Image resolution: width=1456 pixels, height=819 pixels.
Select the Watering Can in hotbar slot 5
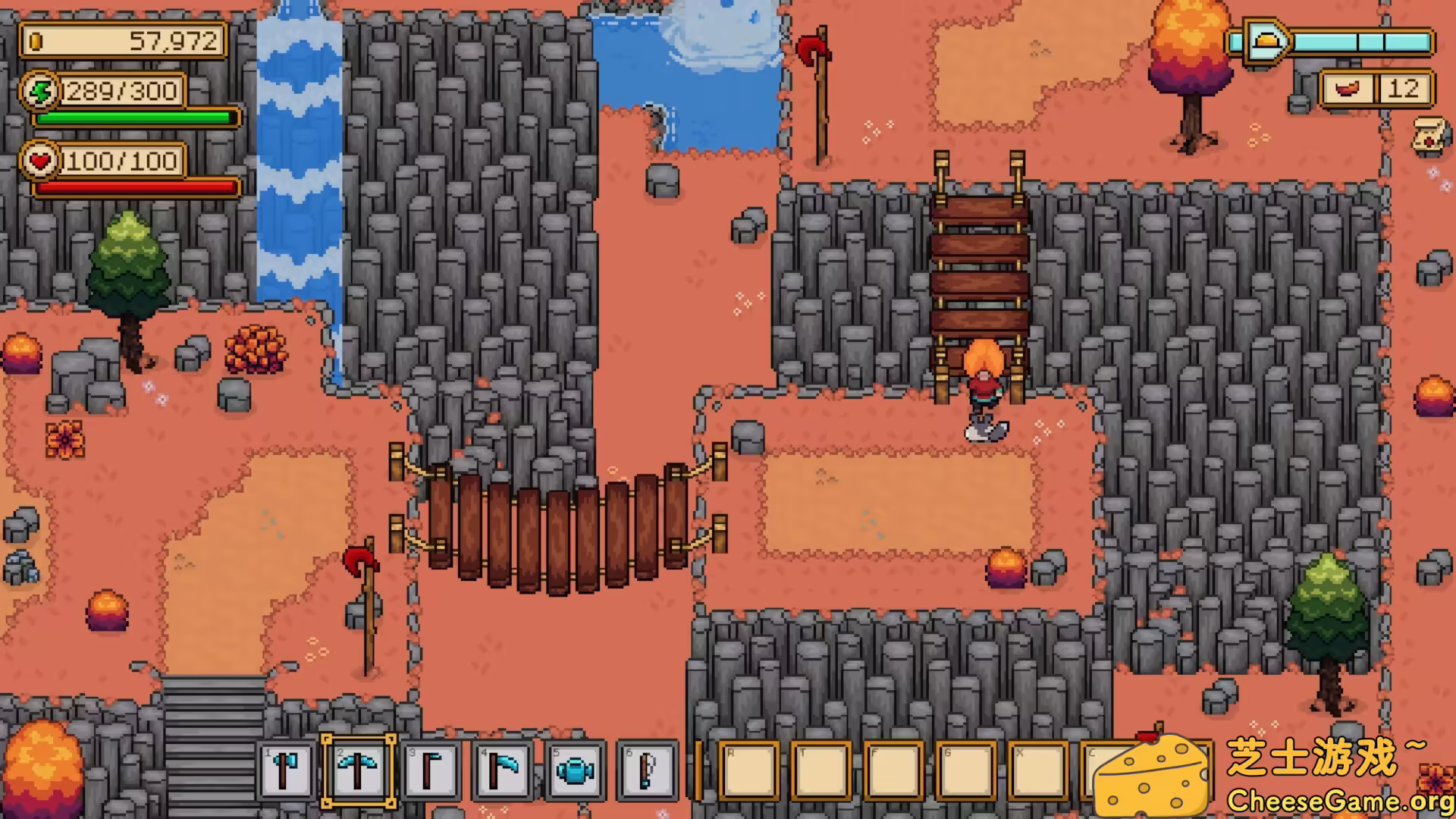(575, 770)
